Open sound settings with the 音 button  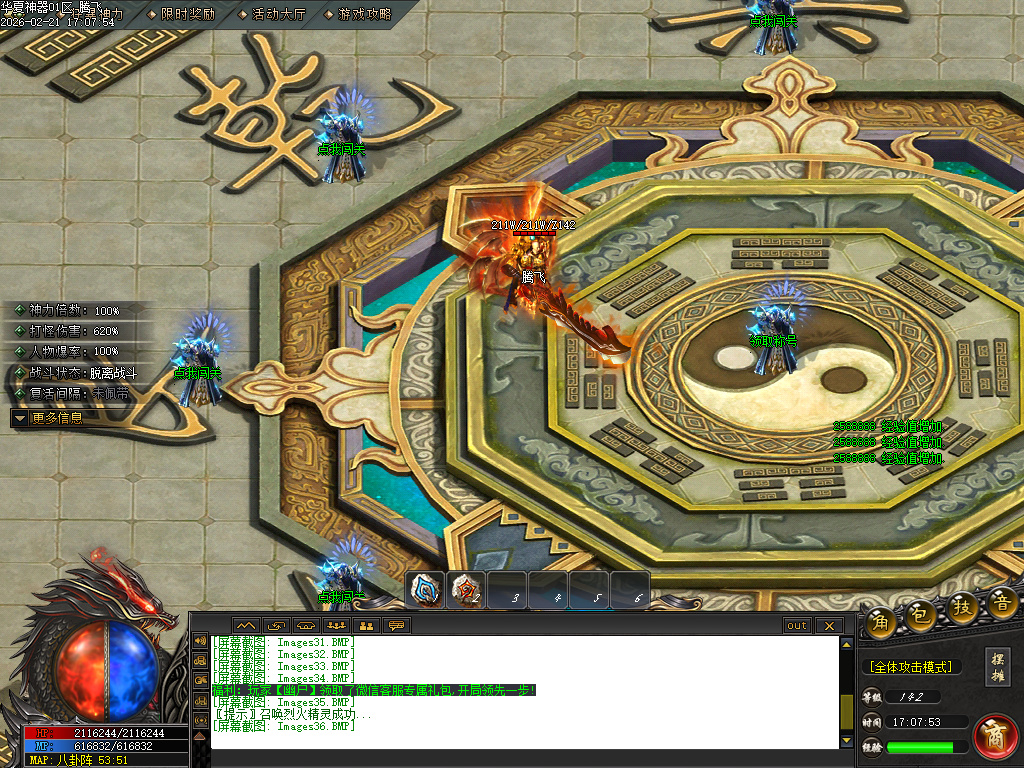pyautogui.click(x=1001, y=604)
